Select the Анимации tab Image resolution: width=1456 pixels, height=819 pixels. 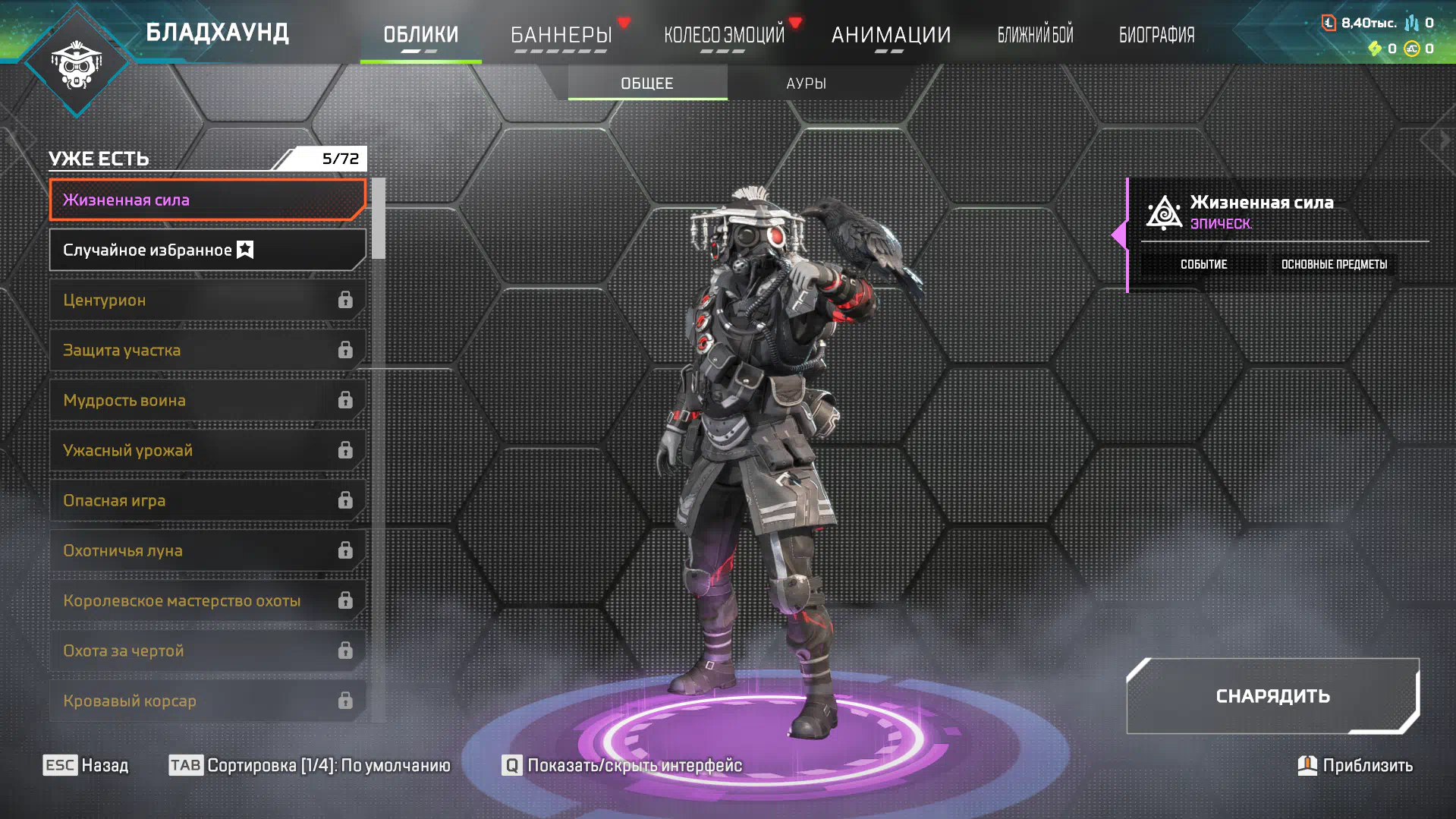pos(891,35)
